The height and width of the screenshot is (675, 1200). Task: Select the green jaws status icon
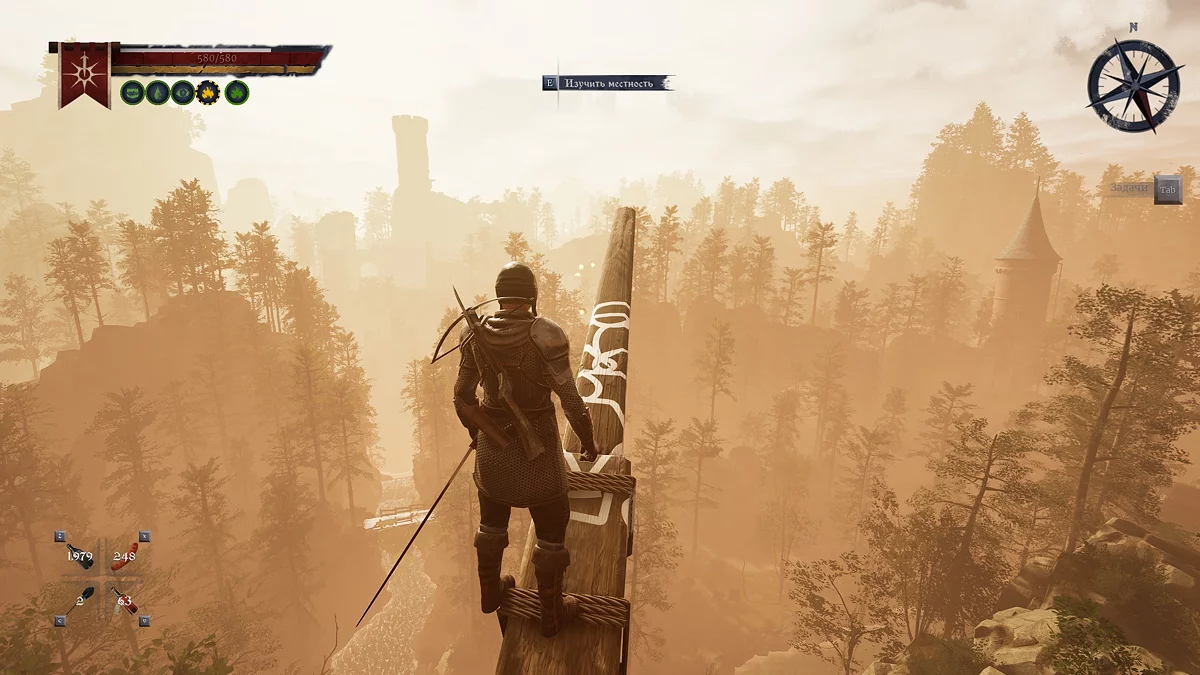point(132,93)
